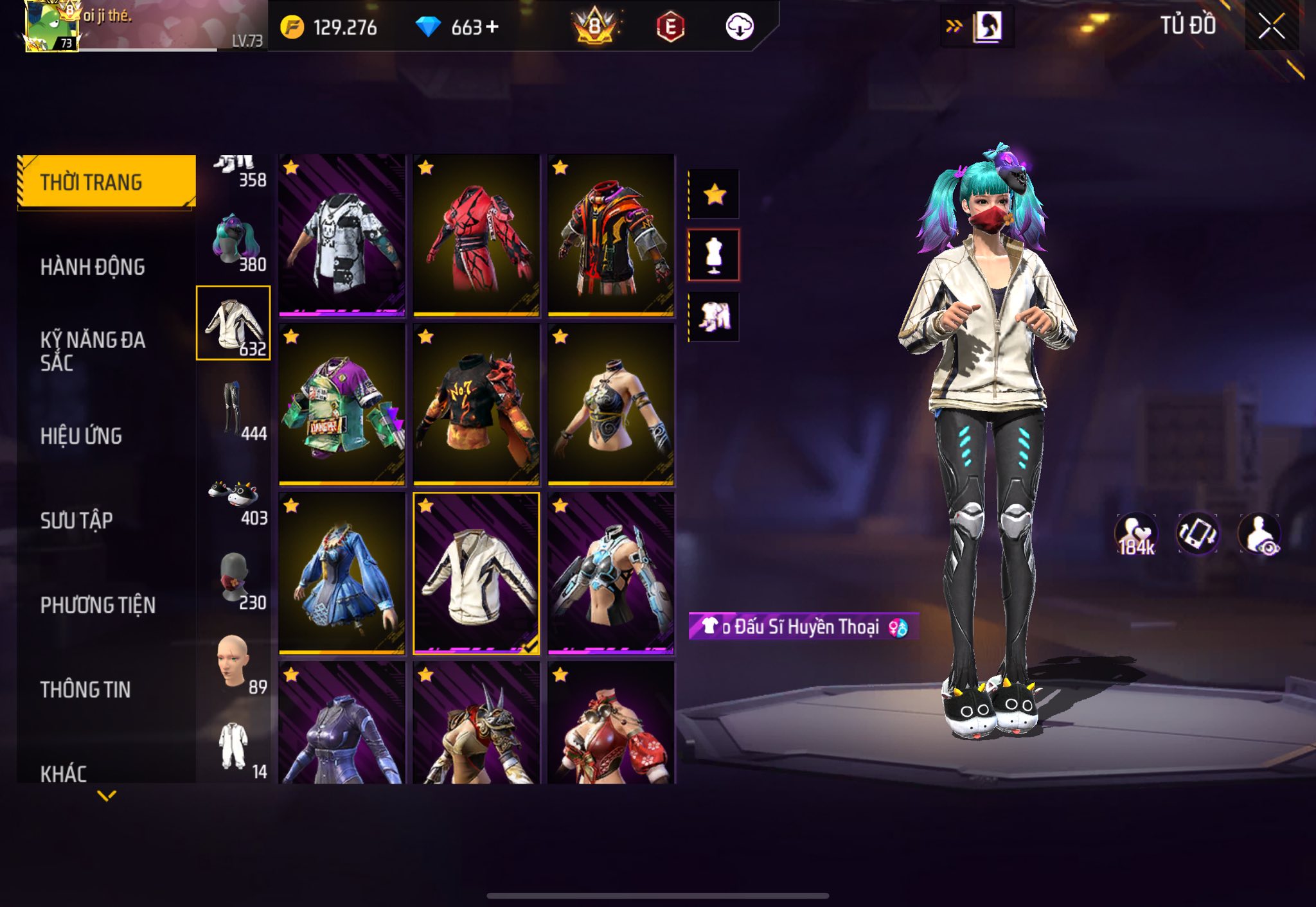The height and width of the screenshot is (907, 1316).
Task: Close the Tủ Đồ wardrobe screen
Action: [1271, 26]
